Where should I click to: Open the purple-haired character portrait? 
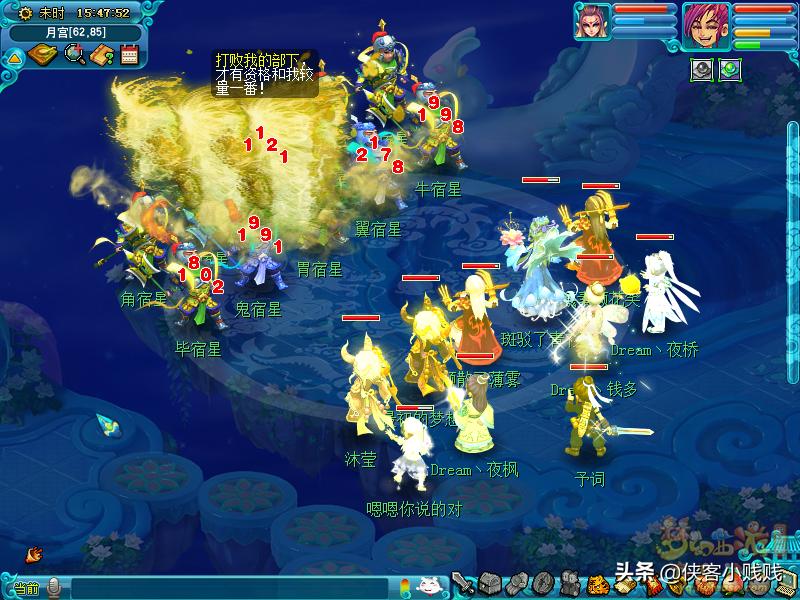coord(707,25)
